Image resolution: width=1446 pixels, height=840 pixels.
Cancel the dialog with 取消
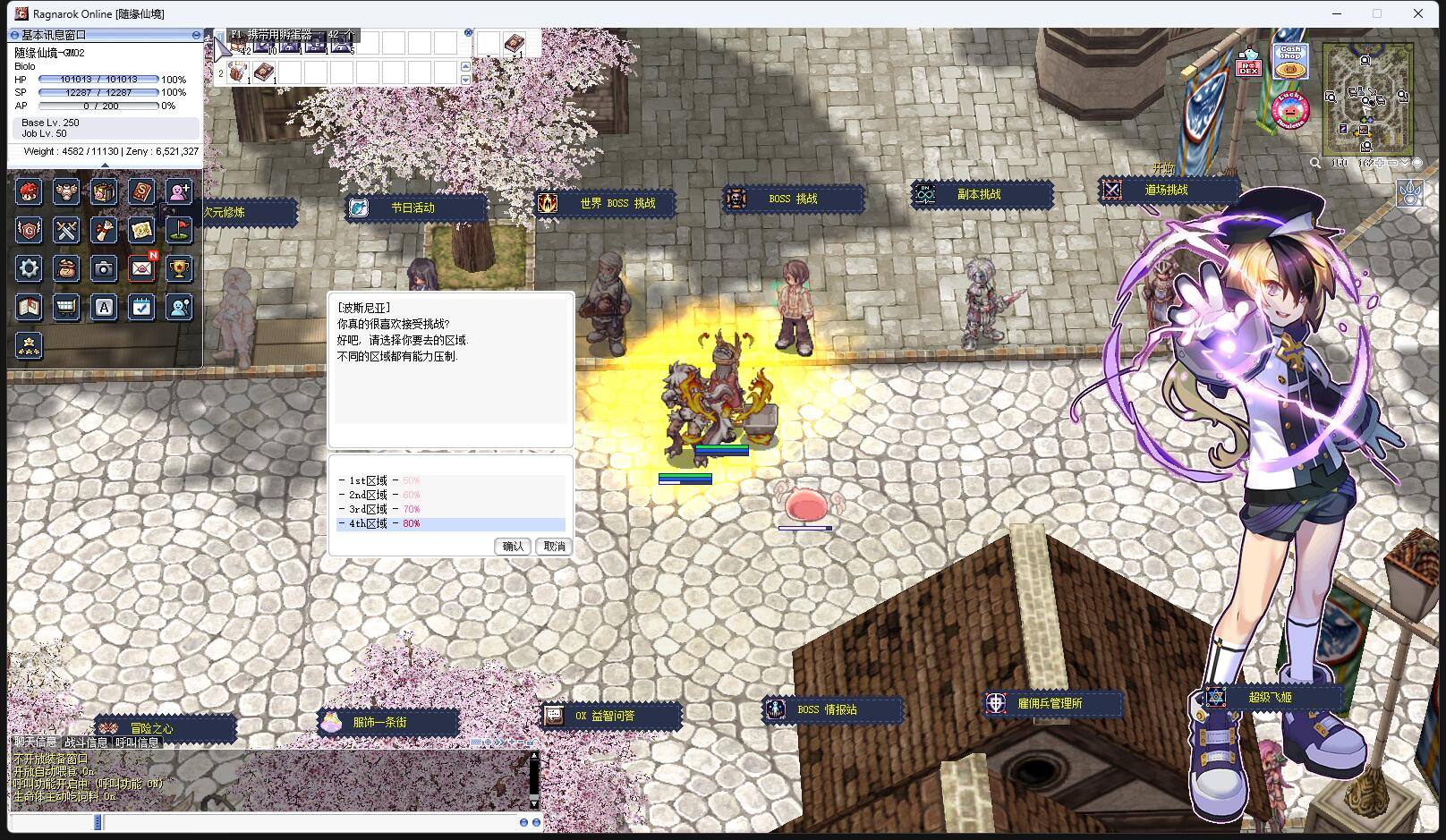pyautogui.click(x=555, y=546)
